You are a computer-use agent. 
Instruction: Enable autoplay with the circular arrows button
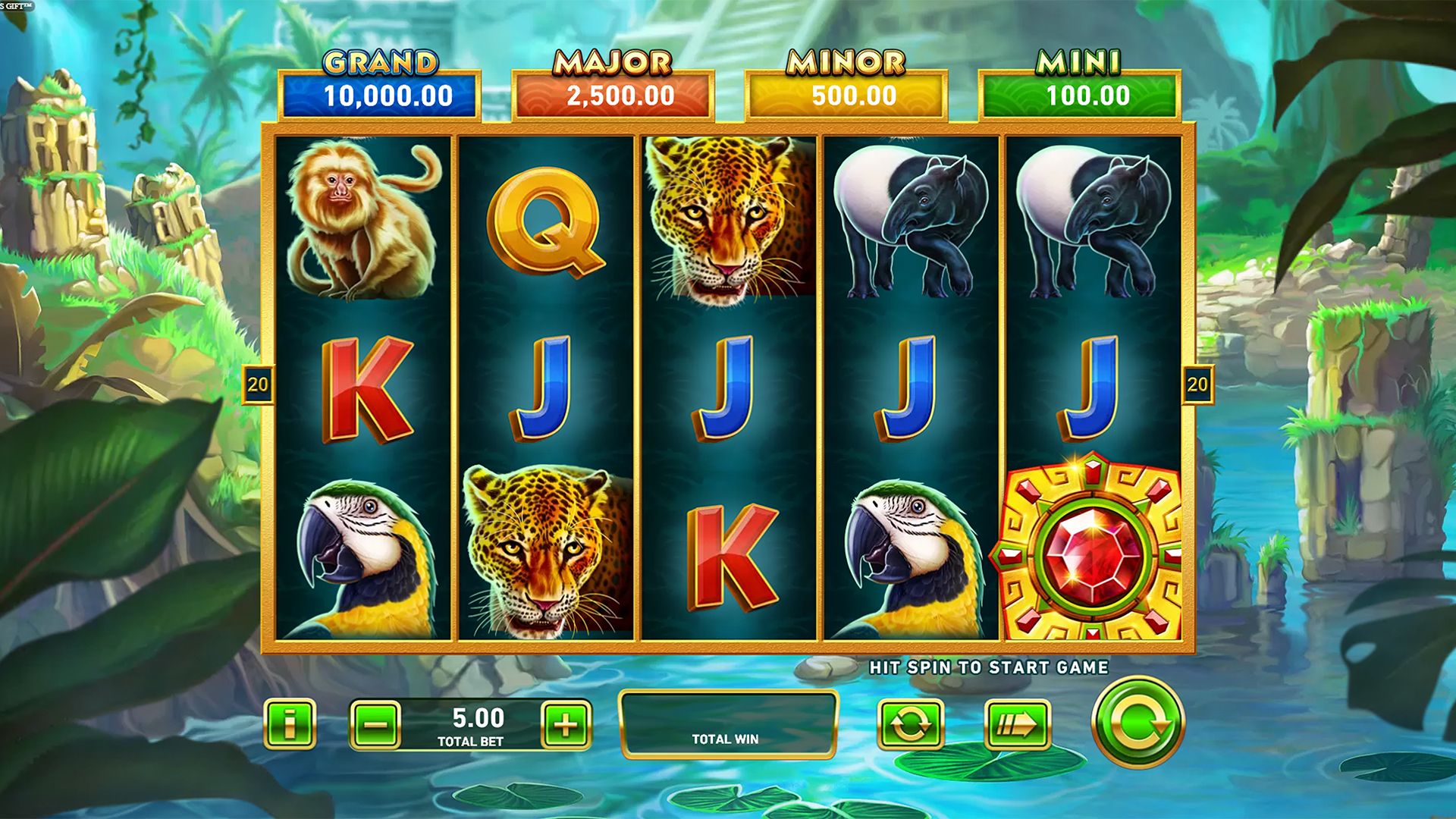(x=910, y=725)
